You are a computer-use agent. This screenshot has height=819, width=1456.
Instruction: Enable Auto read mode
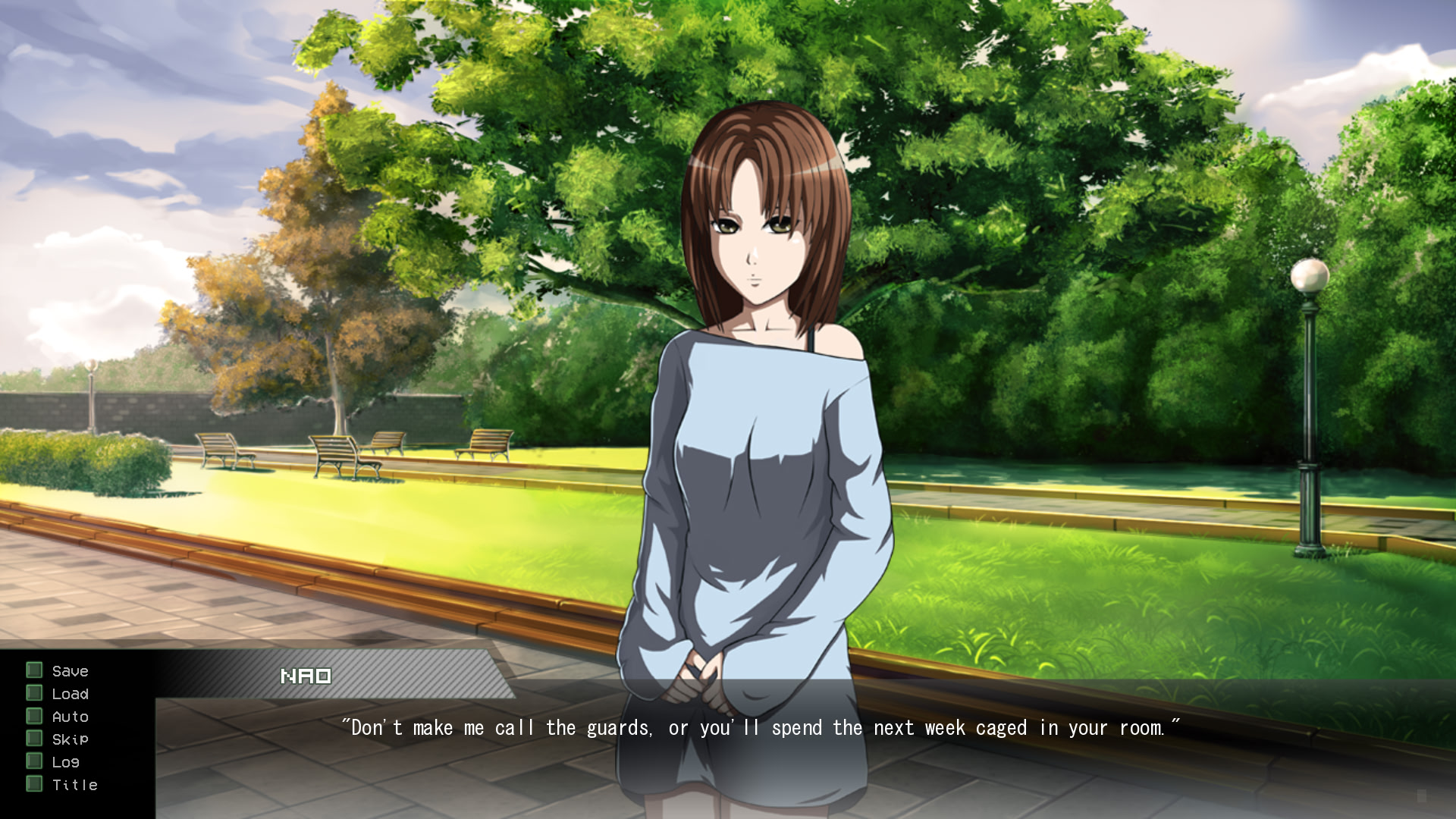(x=70, y=716)
